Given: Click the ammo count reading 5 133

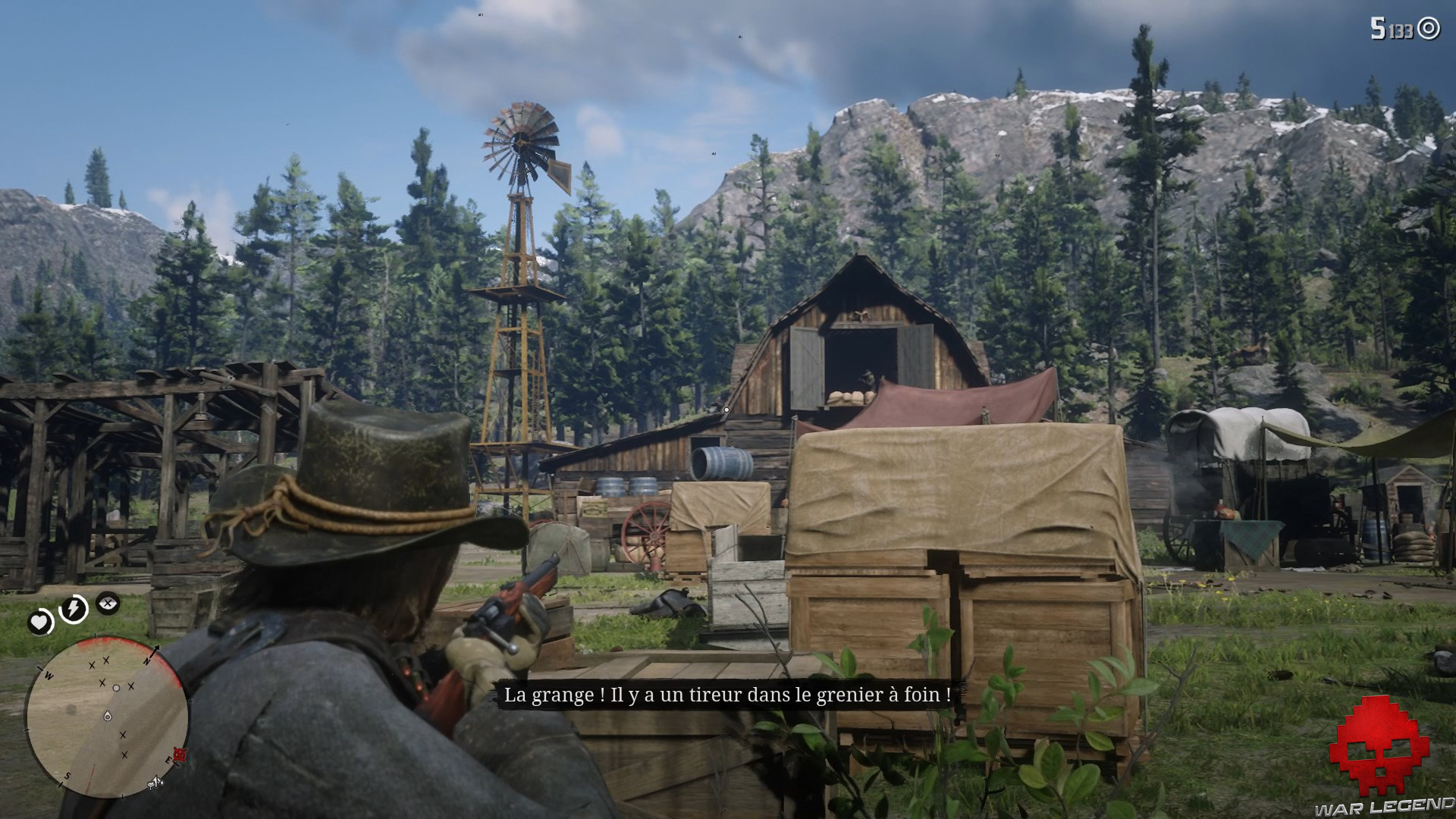Looking at the screenshot, I should [x=1392, y=28].
